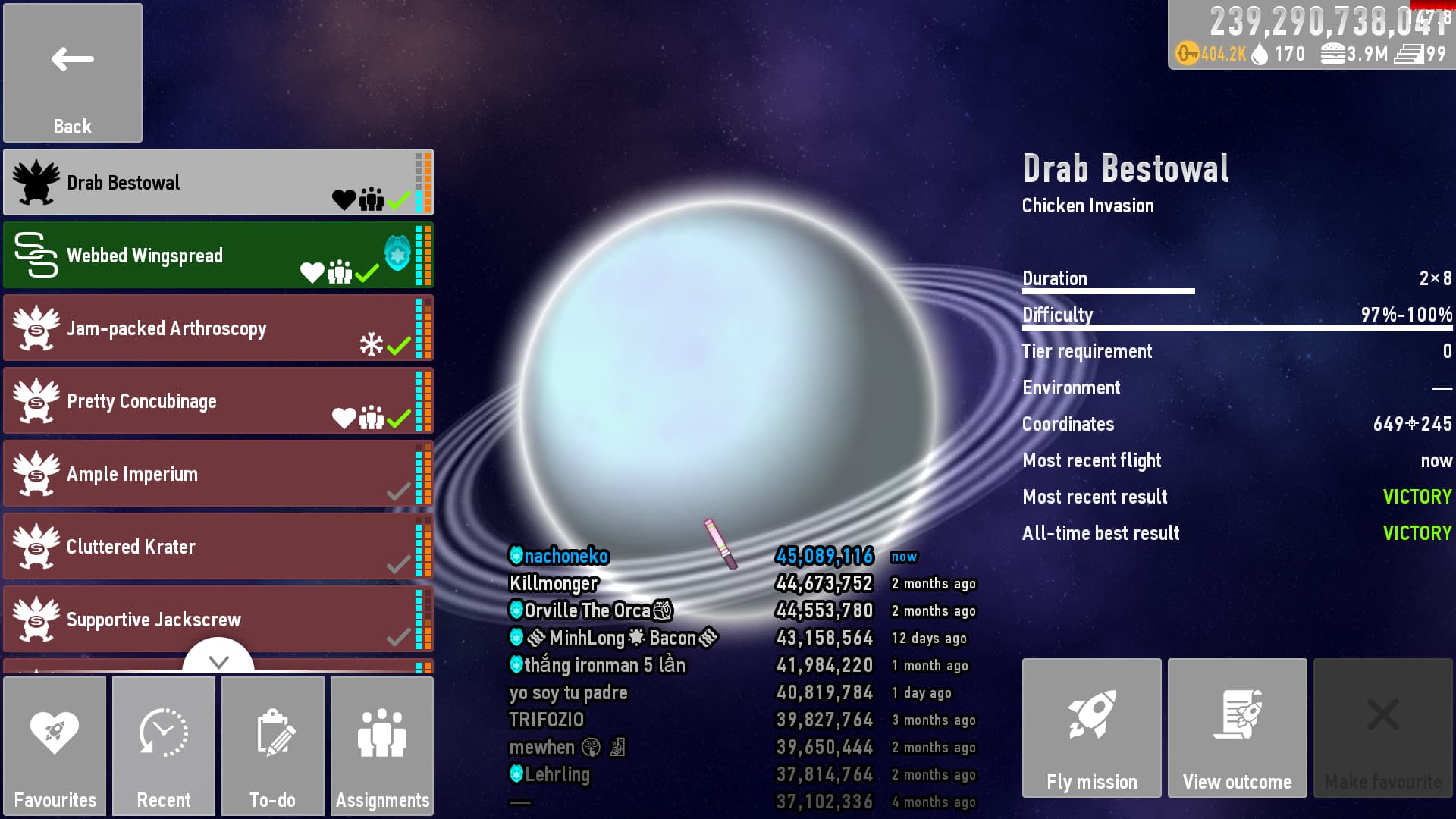This screenshot has height=819, width=1456.
Task: Select Killmonger's score row
Action: point(554,584)
